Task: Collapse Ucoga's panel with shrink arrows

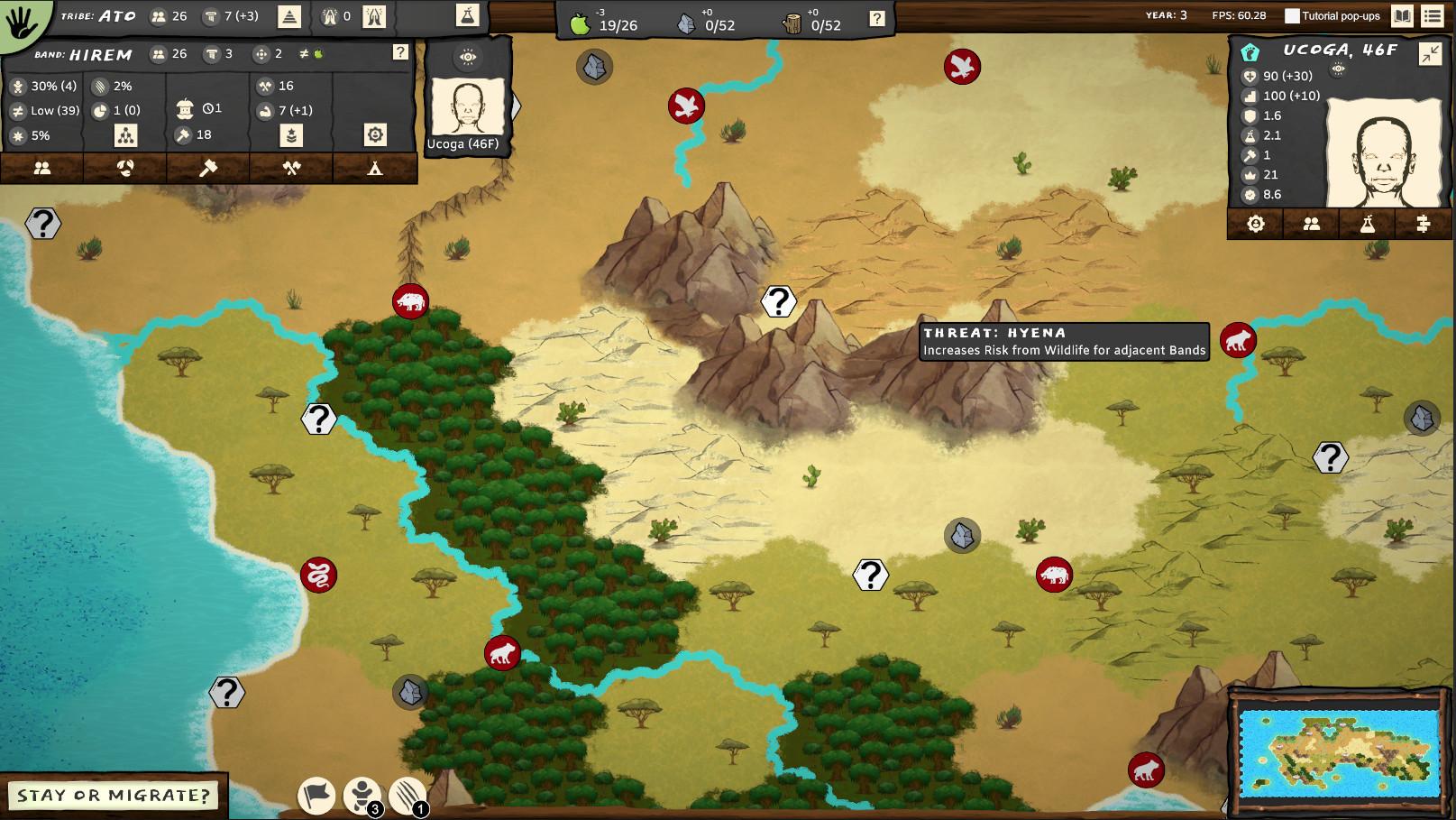Action: [x=1429, y=54]
